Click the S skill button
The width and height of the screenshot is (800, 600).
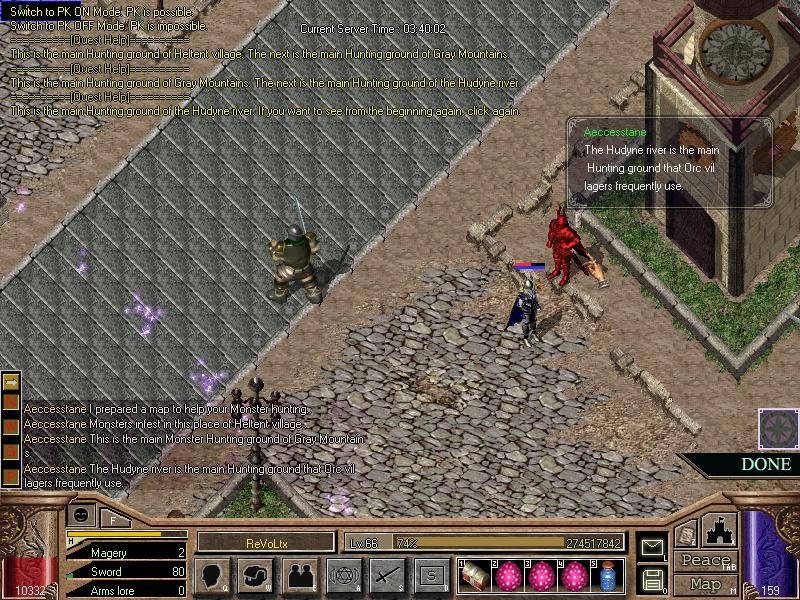tap(431, 575)
